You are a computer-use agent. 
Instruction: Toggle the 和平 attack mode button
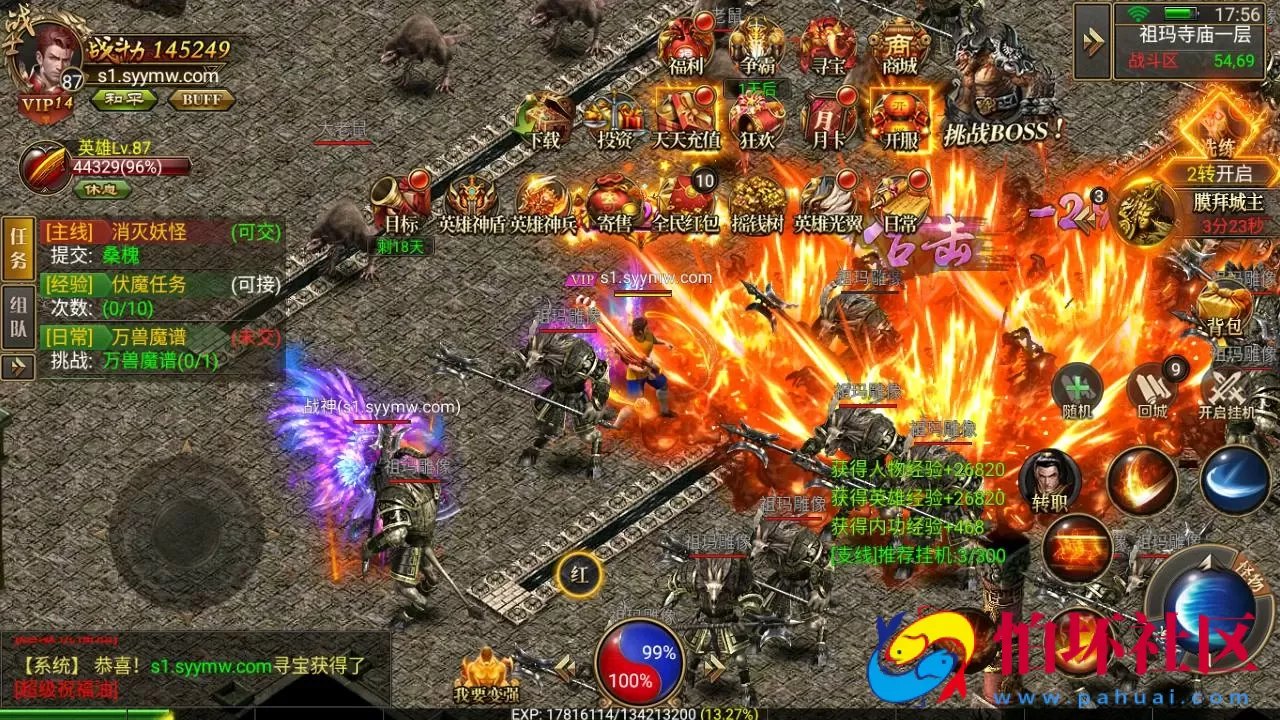pos(119,99)
